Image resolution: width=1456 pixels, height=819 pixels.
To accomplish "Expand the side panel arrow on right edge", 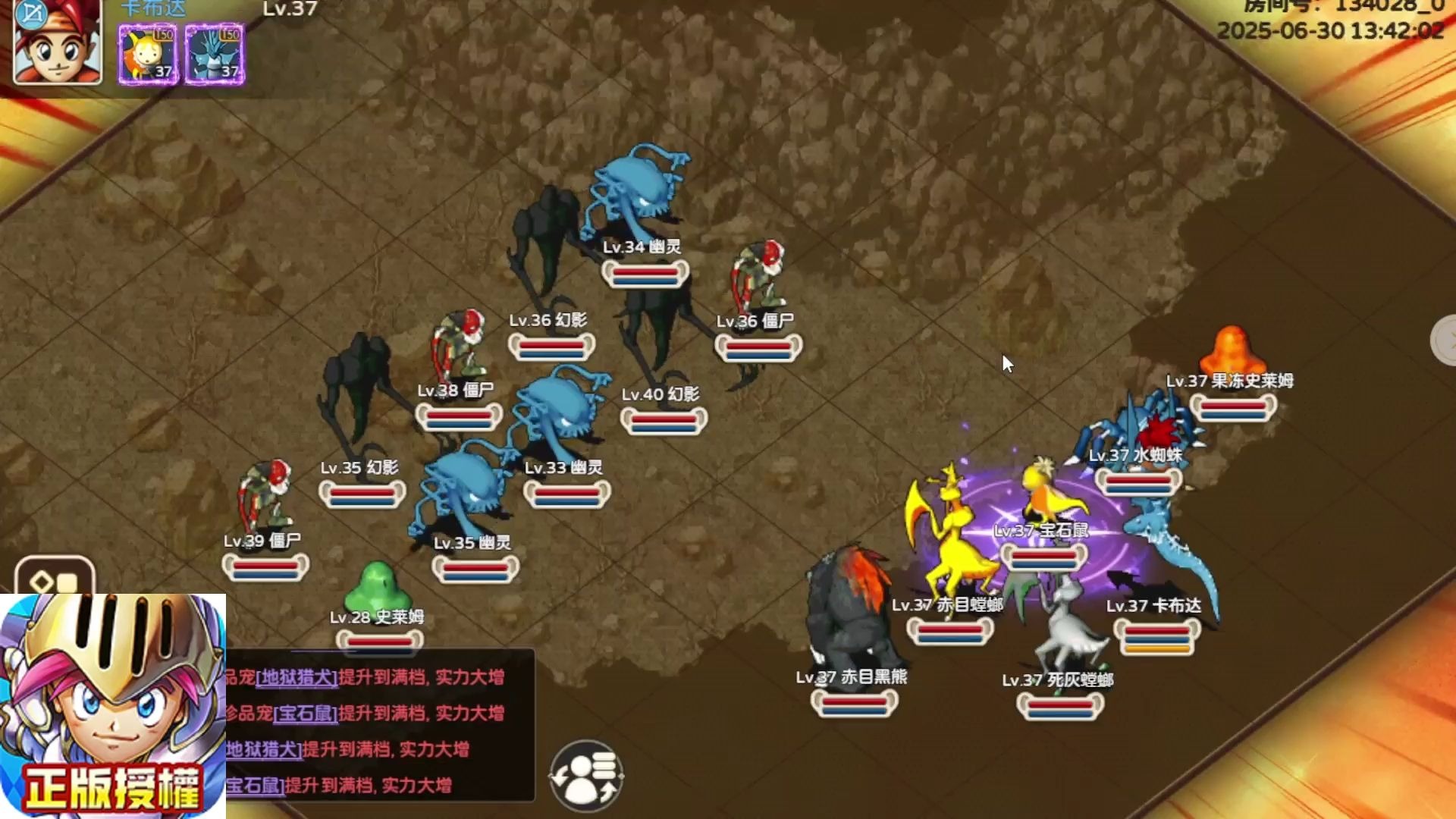I will coord(1445,340).
